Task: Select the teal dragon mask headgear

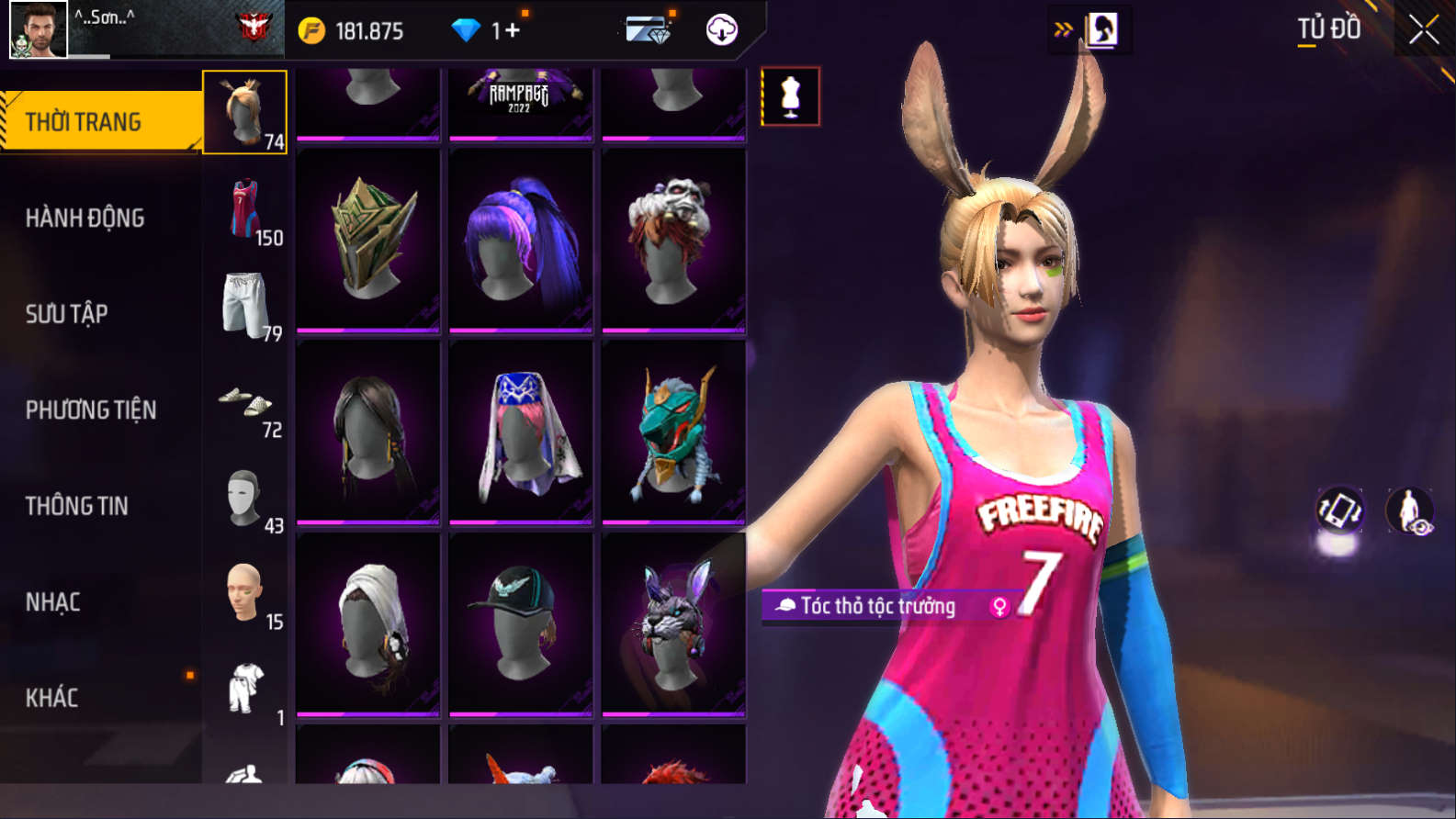Action: pyautogui.click(x=673, y=432)
